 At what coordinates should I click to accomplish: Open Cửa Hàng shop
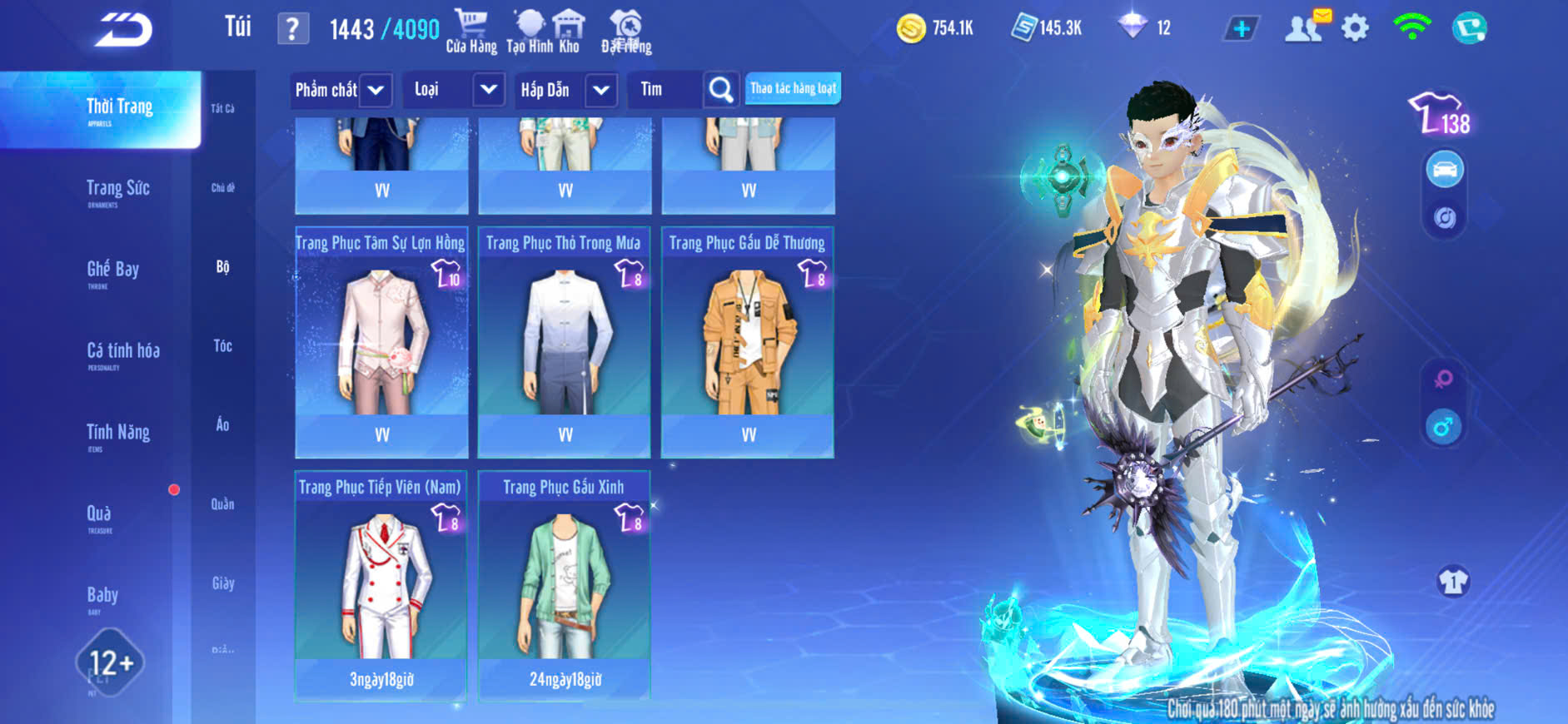tap(471, 32)
